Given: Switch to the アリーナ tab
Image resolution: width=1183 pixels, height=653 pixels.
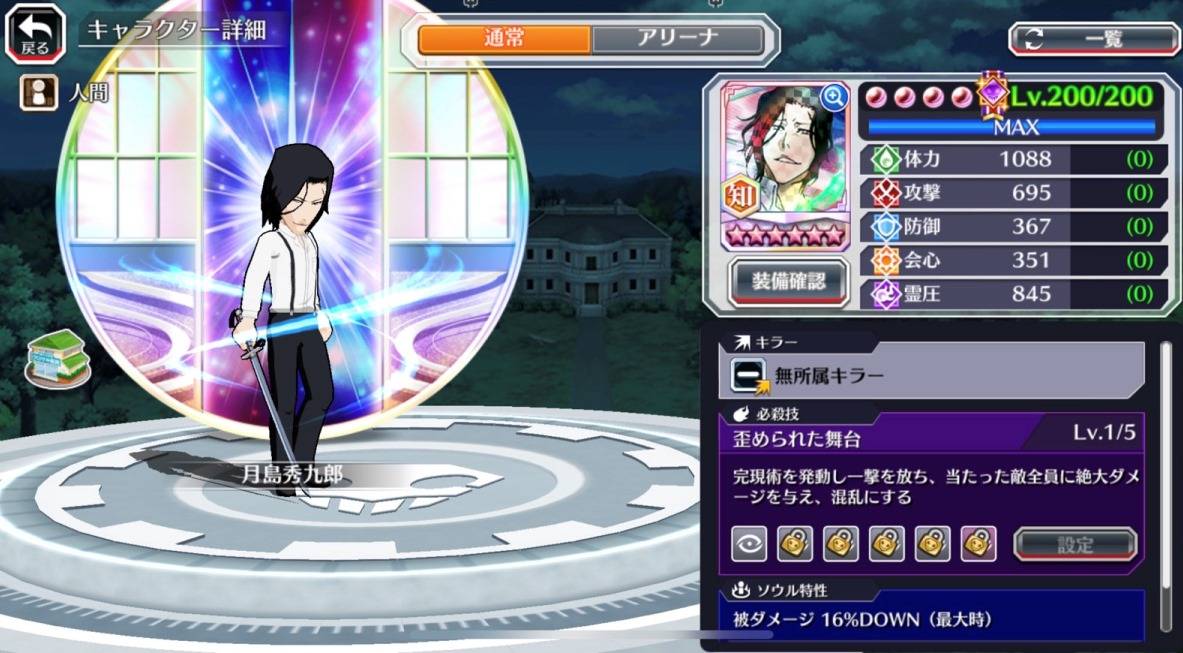Looking at the screenshot, I should coord(677,39).
